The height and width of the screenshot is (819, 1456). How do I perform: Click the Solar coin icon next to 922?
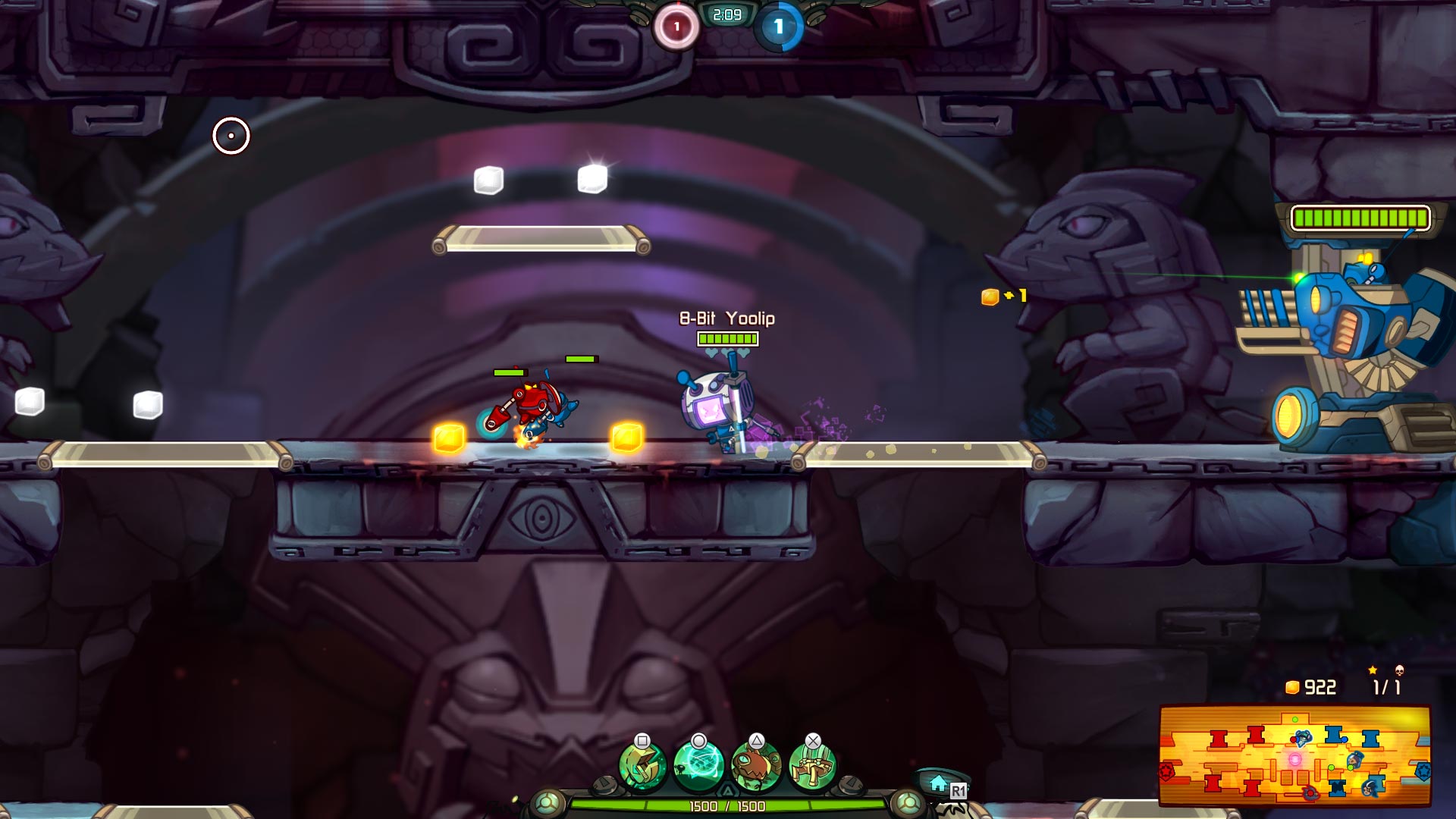click(1294, 687)
